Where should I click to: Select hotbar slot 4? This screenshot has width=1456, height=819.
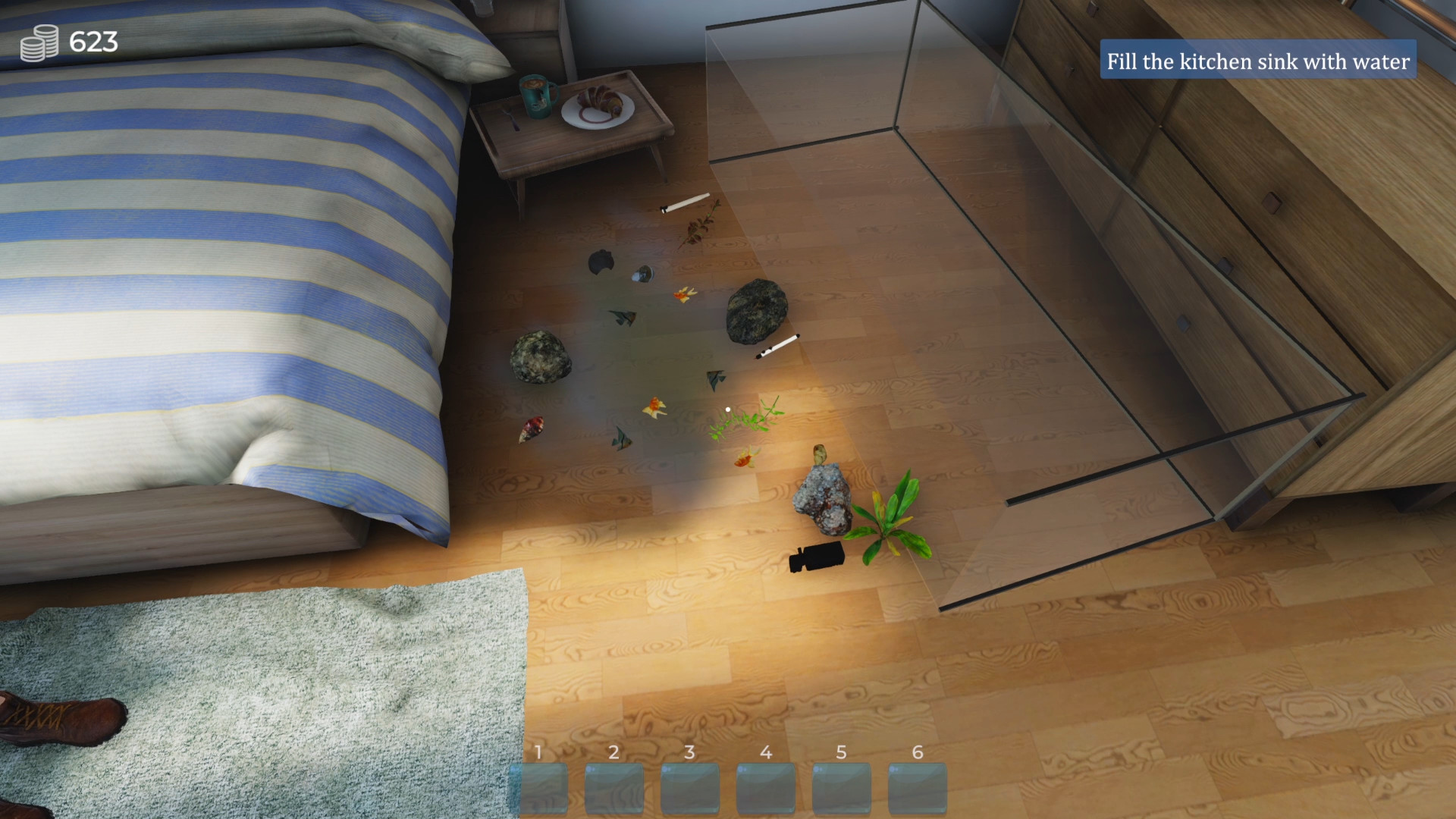[767, 786]
